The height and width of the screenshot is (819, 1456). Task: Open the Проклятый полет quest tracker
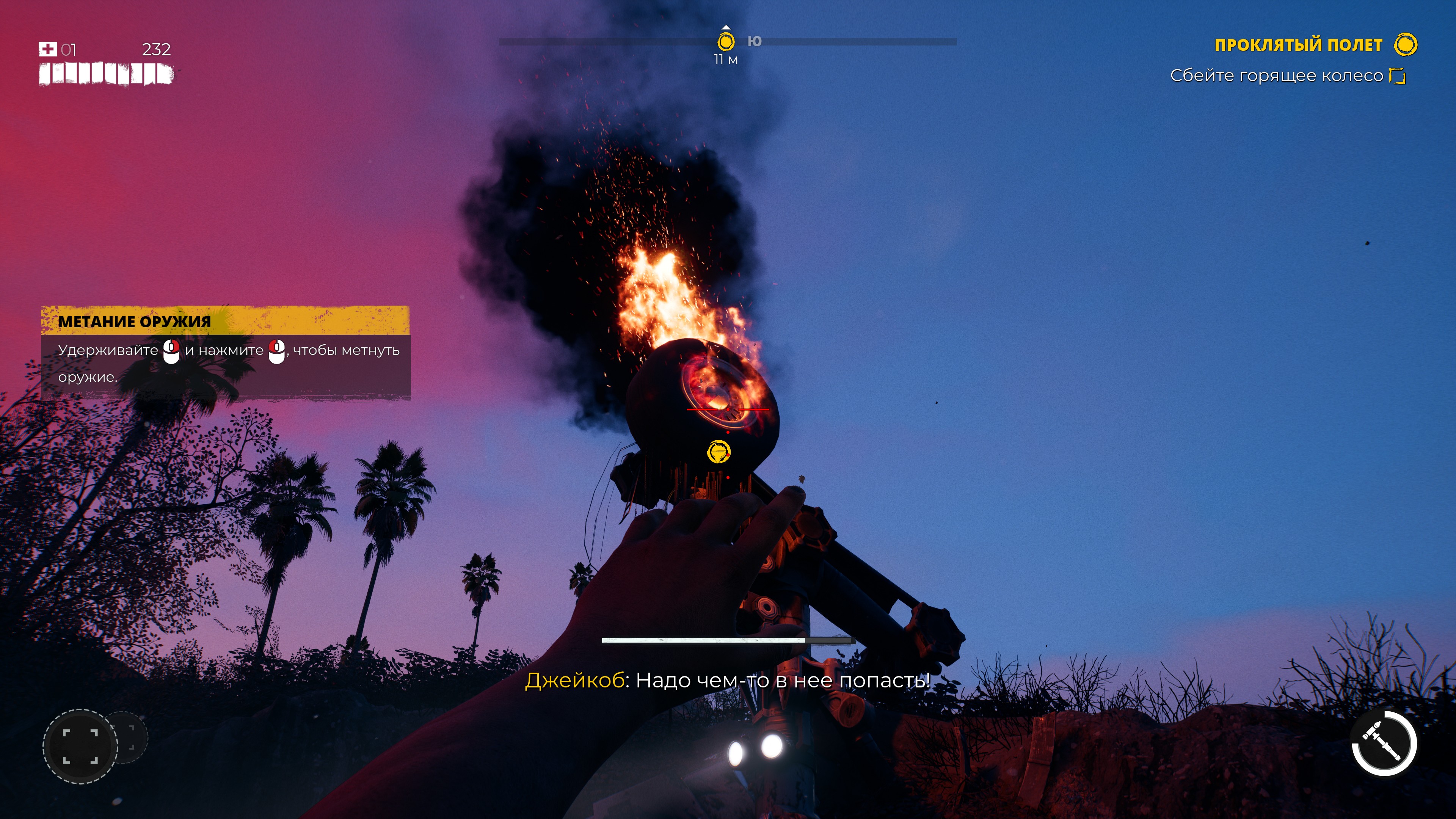[x=1298, y=45]
